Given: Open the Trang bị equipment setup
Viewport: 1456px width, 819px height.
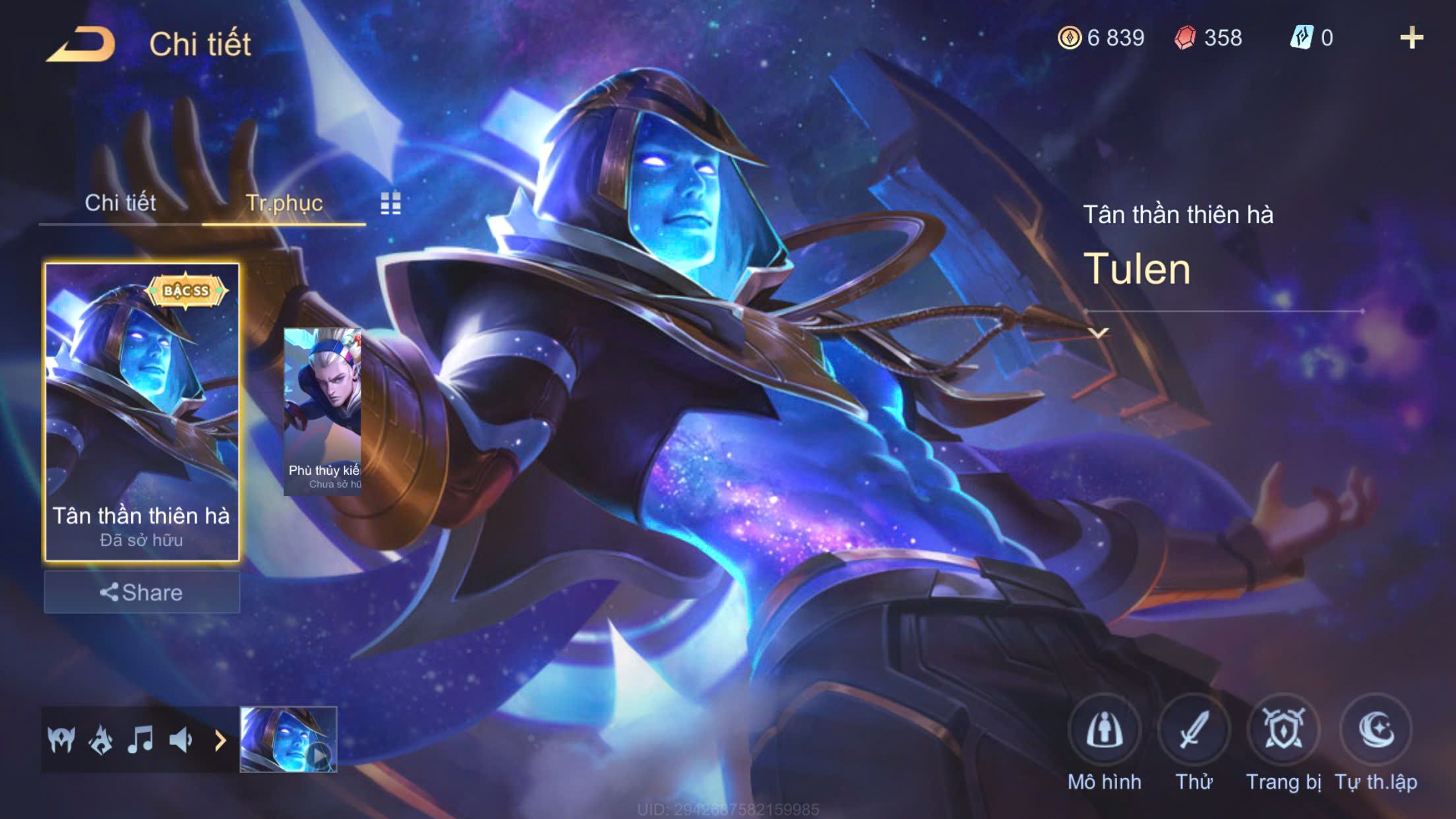Looking at the screenshot, I should click(x=1283, y=731).
